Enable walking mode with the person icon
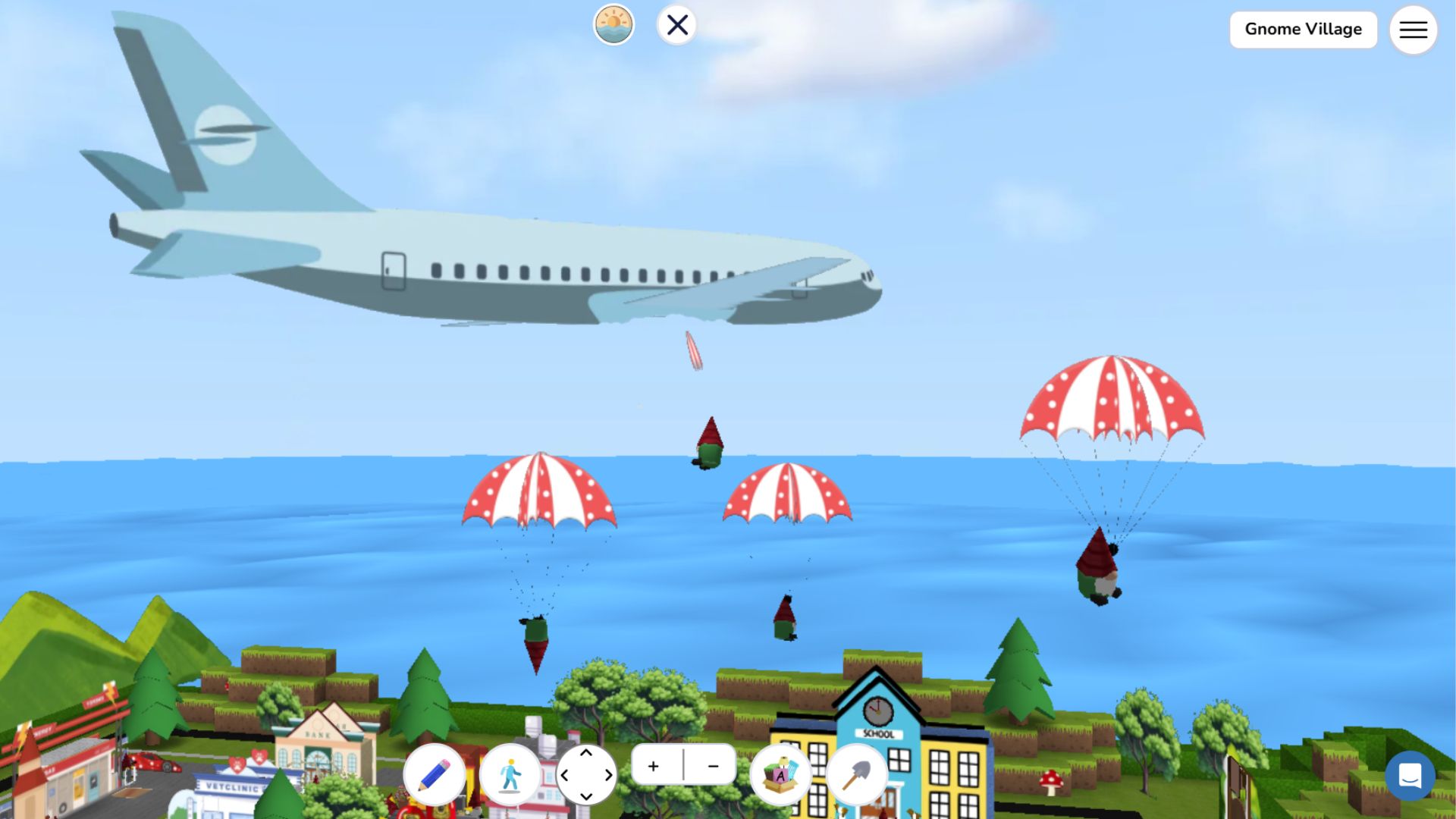The width and height of the screenshot is (1456, 819). click(510, 774)
